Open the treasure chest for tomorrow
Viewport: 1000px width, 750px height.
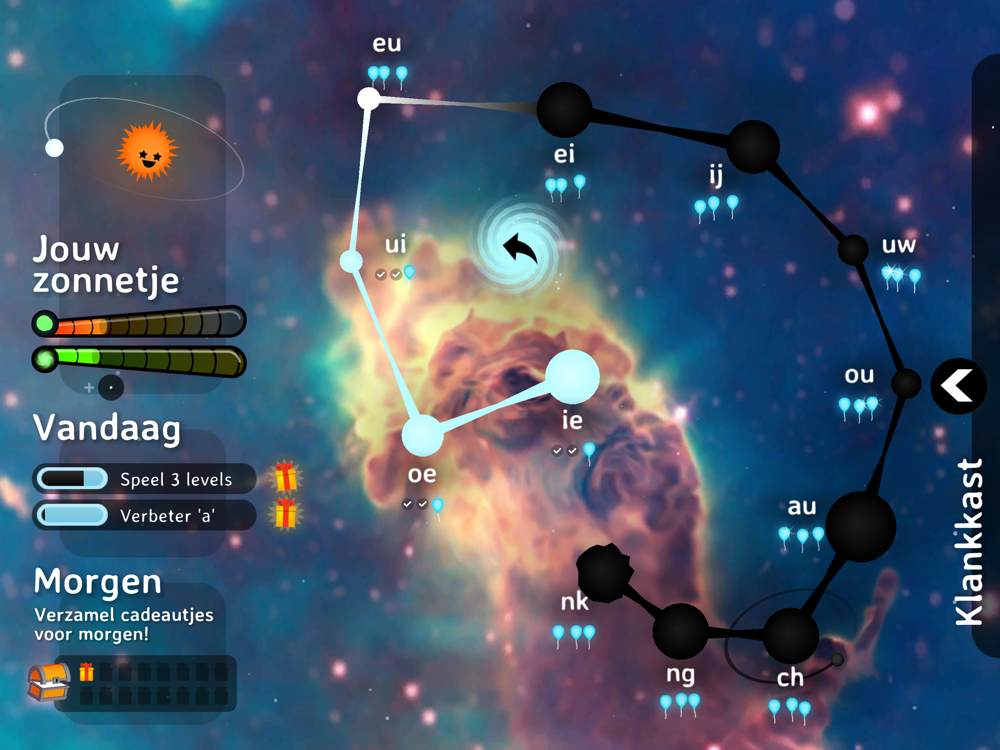(x=47, y=683)
